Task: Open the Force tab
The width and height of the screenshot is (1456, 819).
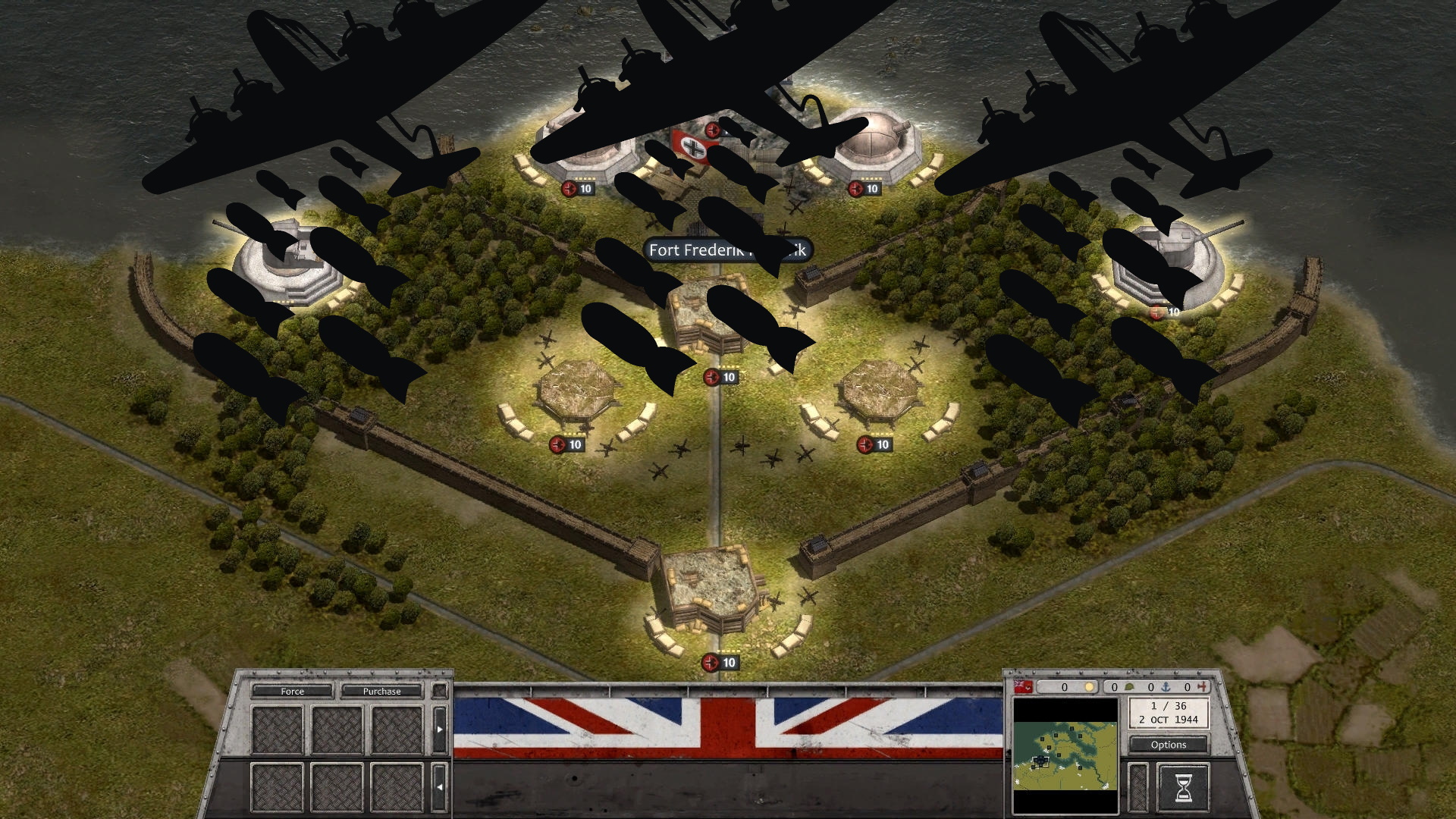Action: pos(293,691)
